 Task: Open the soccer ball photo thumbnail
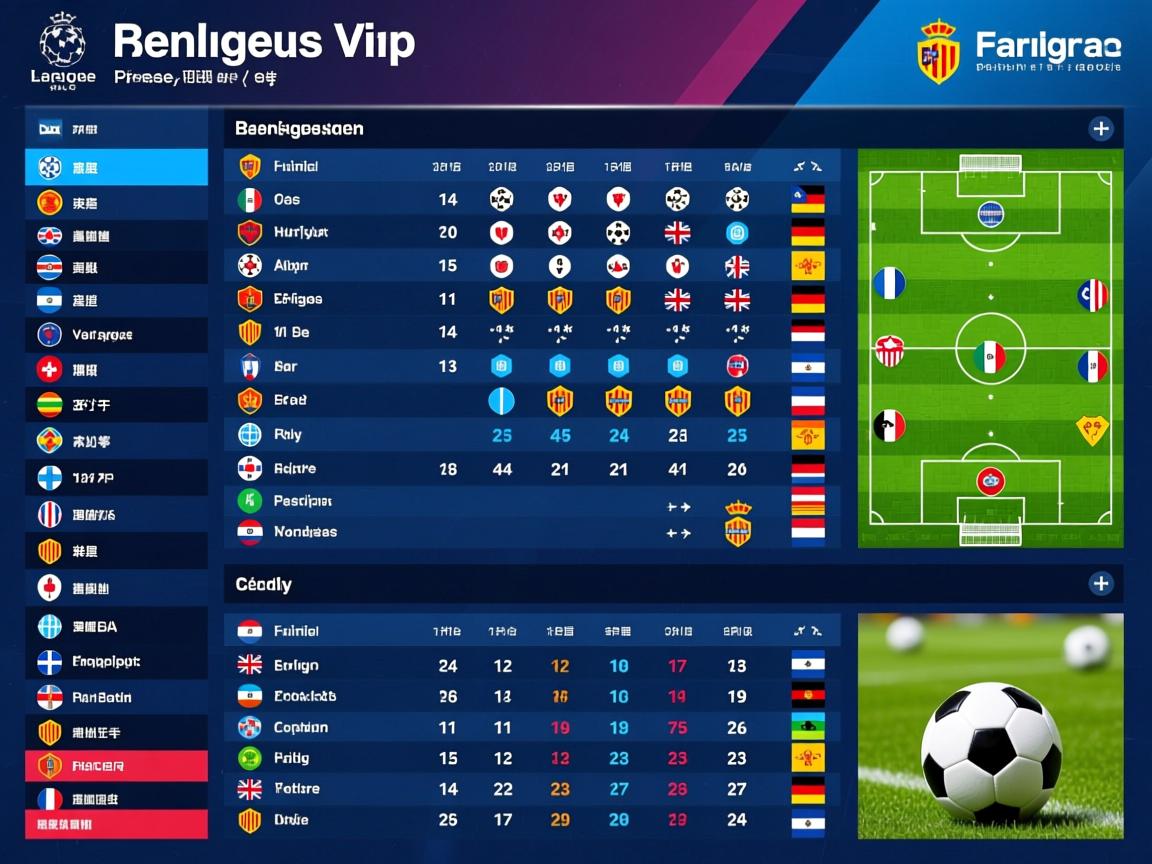990,726
